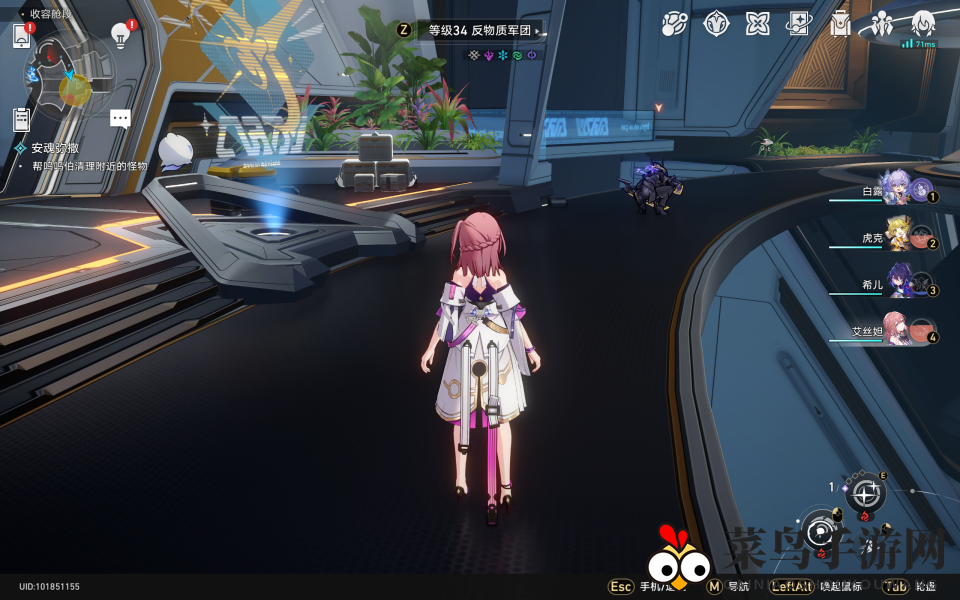
Task: Open the warp star card icon
Action: click(x=798, y=24)
